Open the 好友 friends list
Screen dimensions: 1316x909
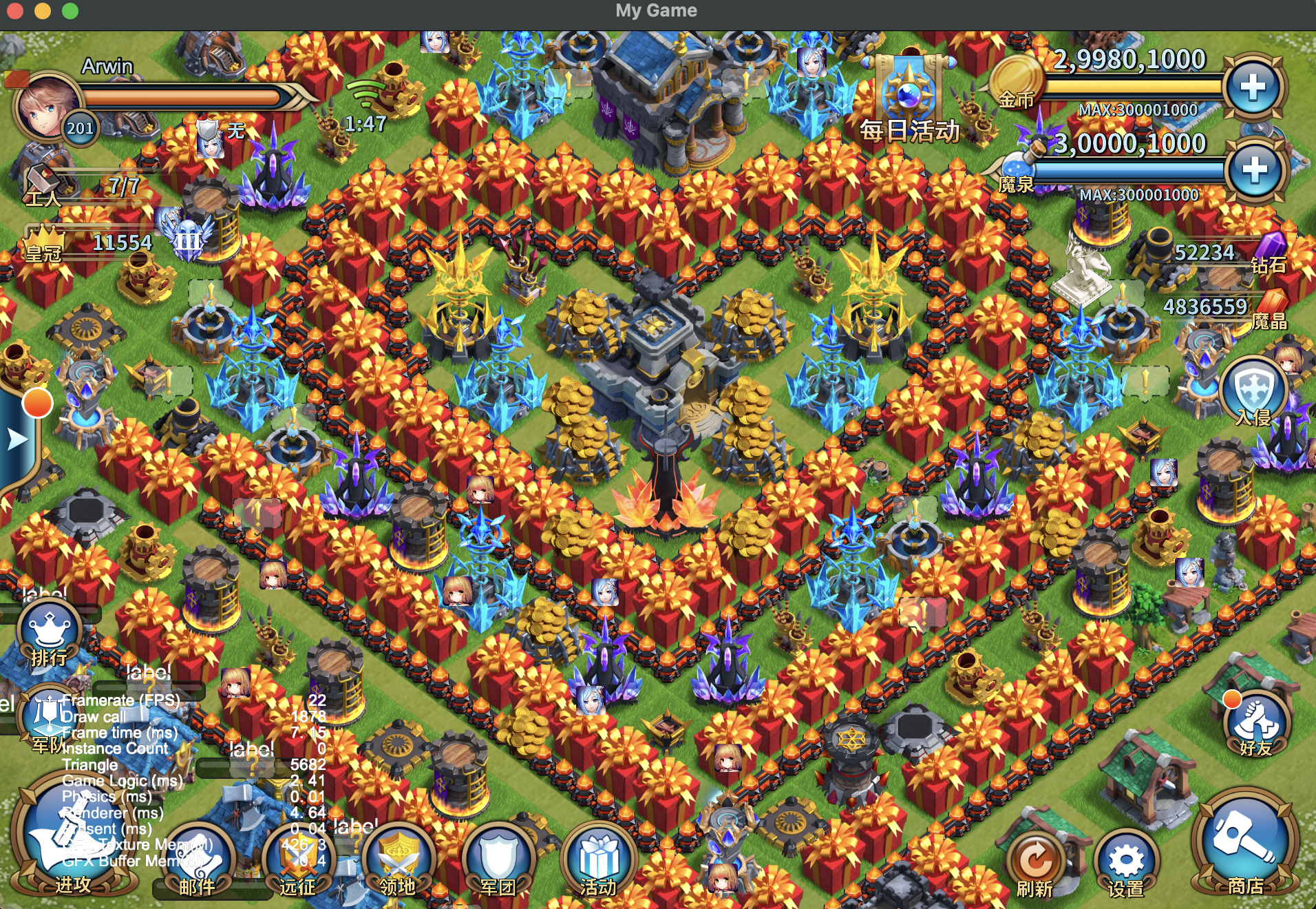(1255, 723)
